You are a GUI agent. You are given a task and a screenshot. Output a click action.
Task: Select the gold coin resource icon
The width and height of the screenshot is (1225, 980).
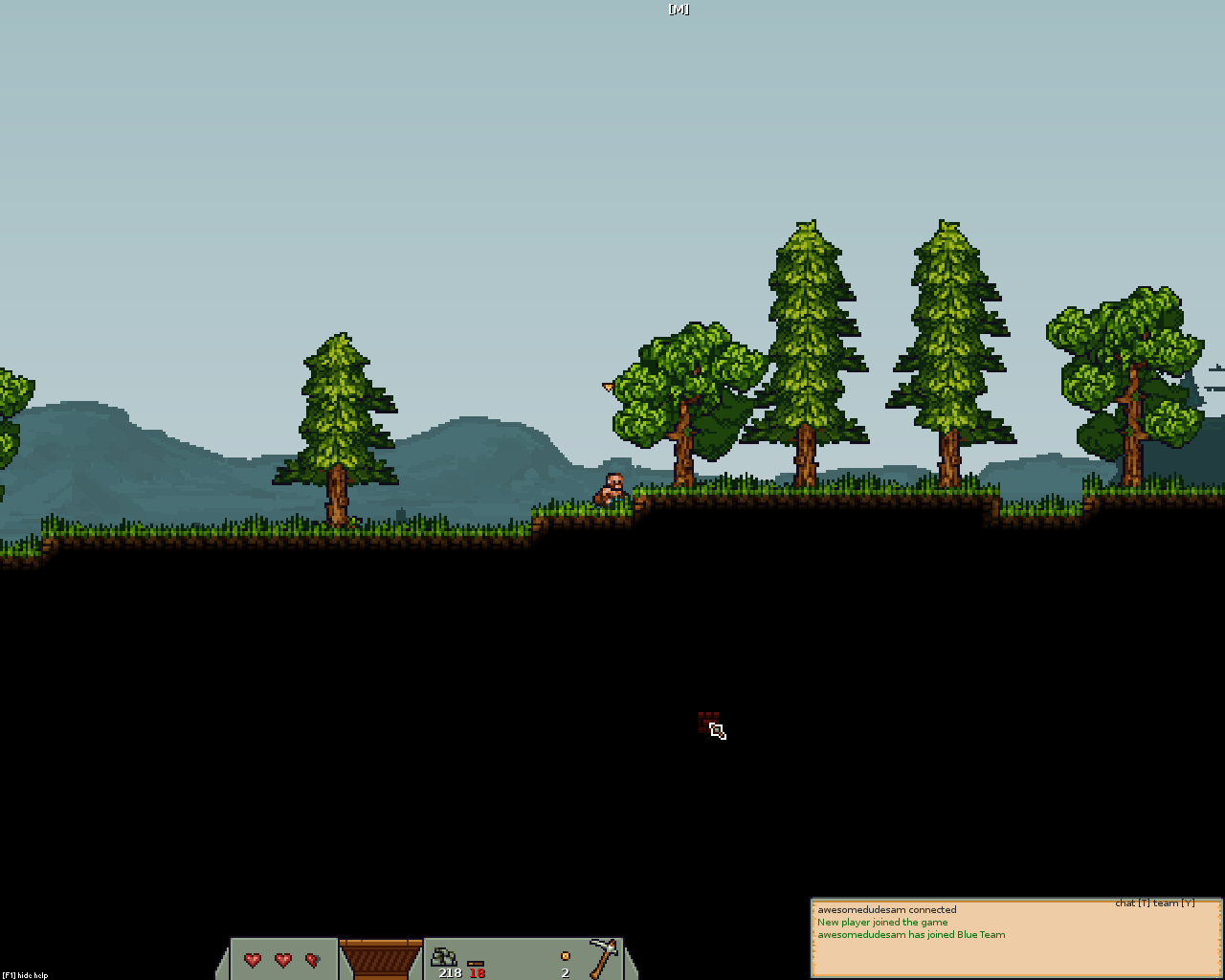(x=565, y=956)
